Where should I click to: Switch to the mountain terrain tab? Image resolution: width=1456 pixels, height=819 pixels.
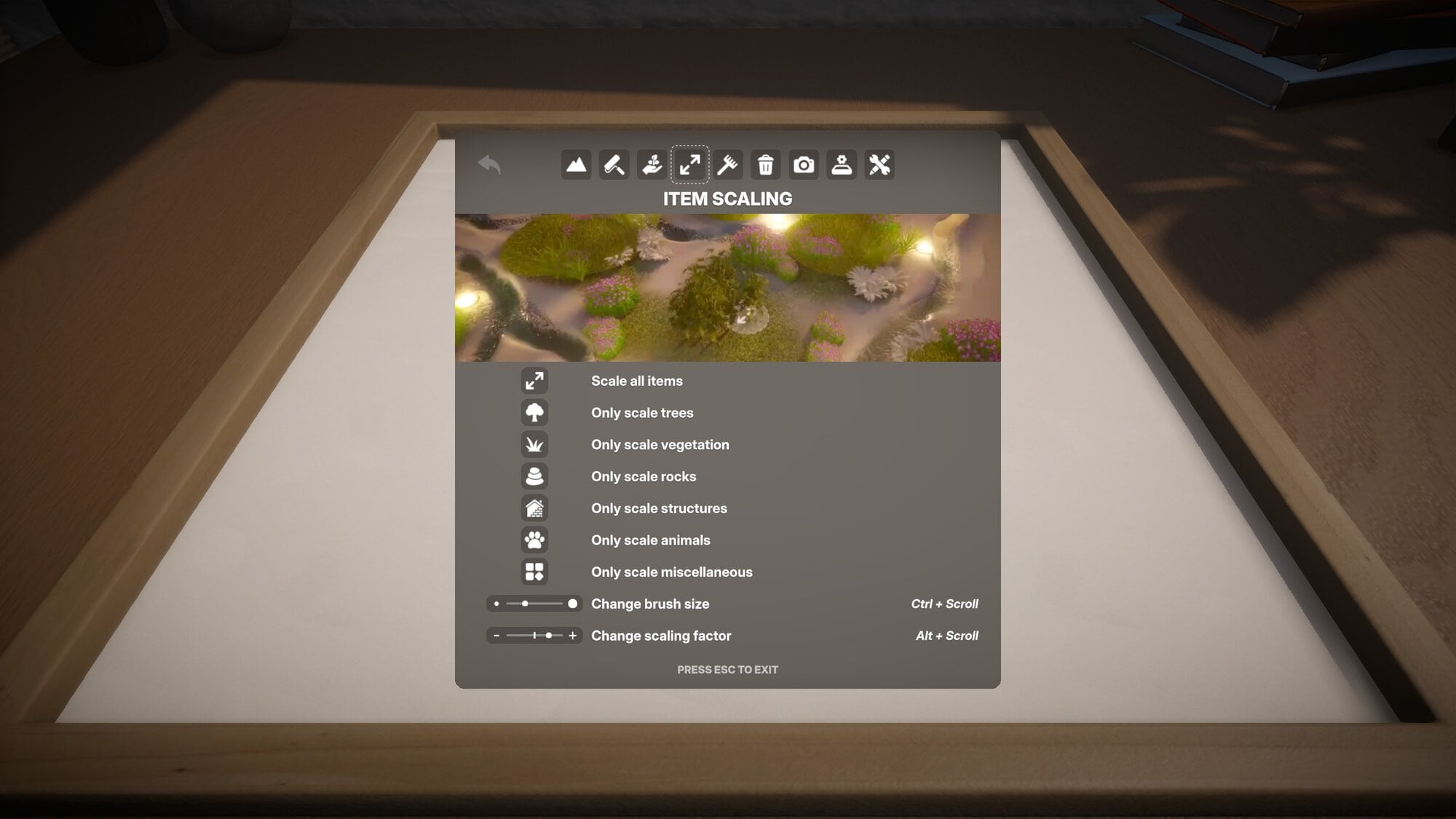click(576, 165)
